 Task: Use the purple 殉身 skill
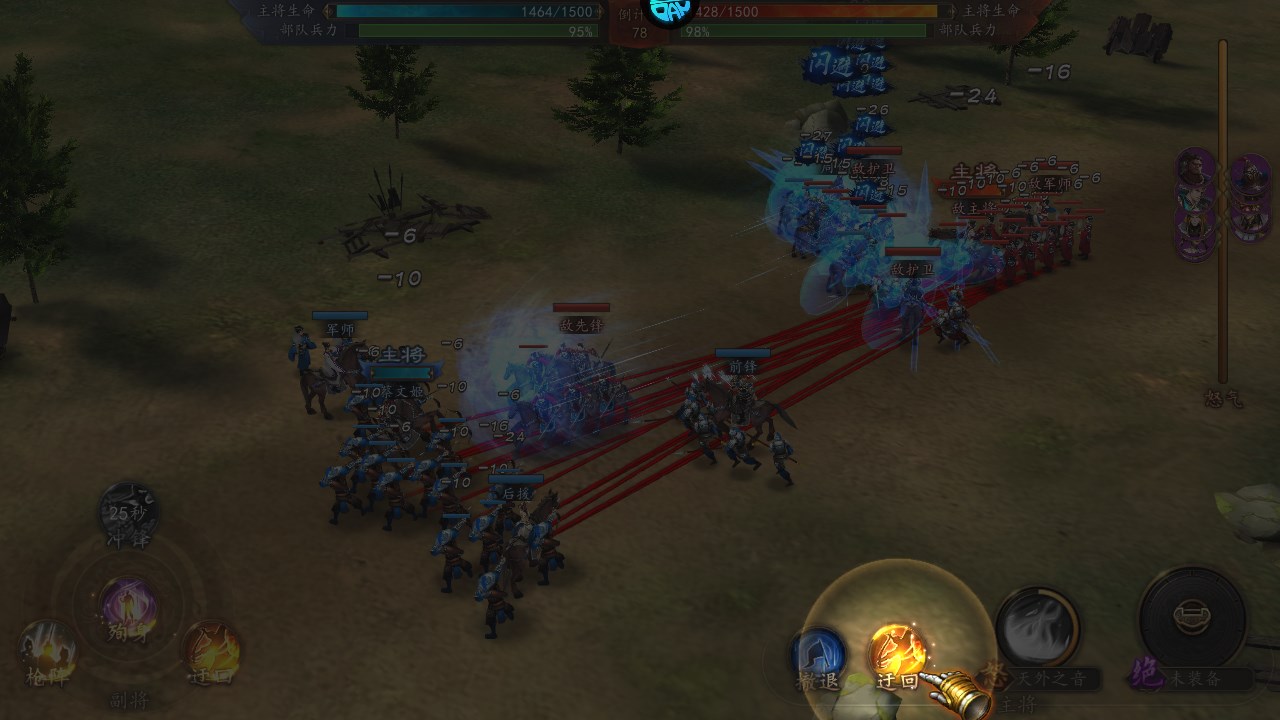point(129,606)
